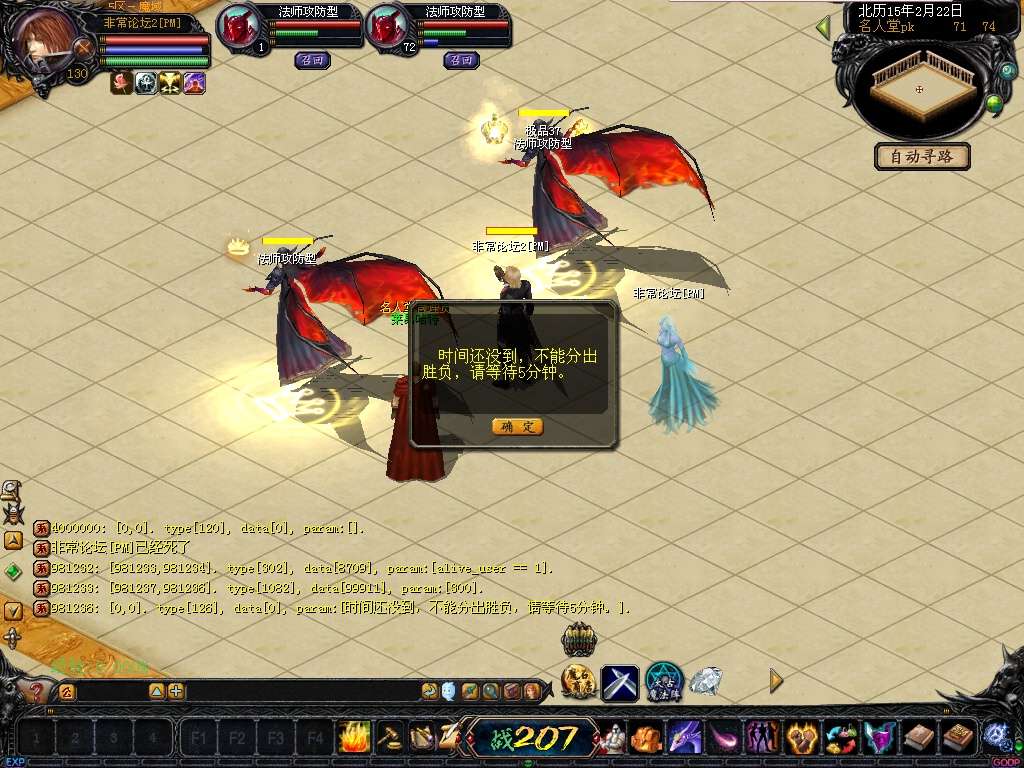Click the rose buff icon under the portrait
The image size is (1024, 768).
pyautogui.click(x=122, y=84)
